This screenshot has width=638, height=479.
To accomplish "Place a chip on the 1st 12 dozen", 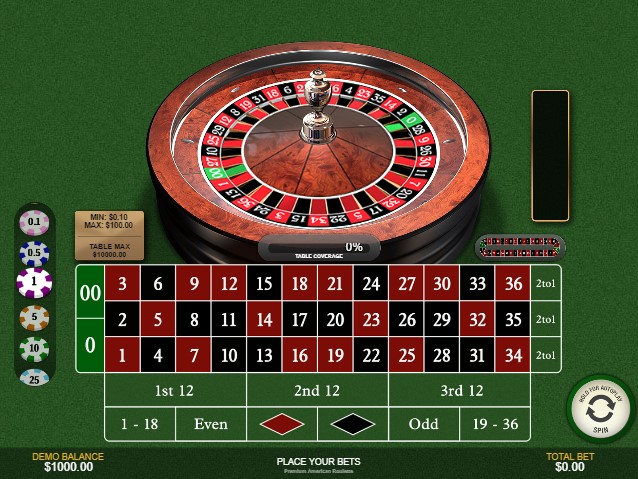I will click(x=175, y=391).
